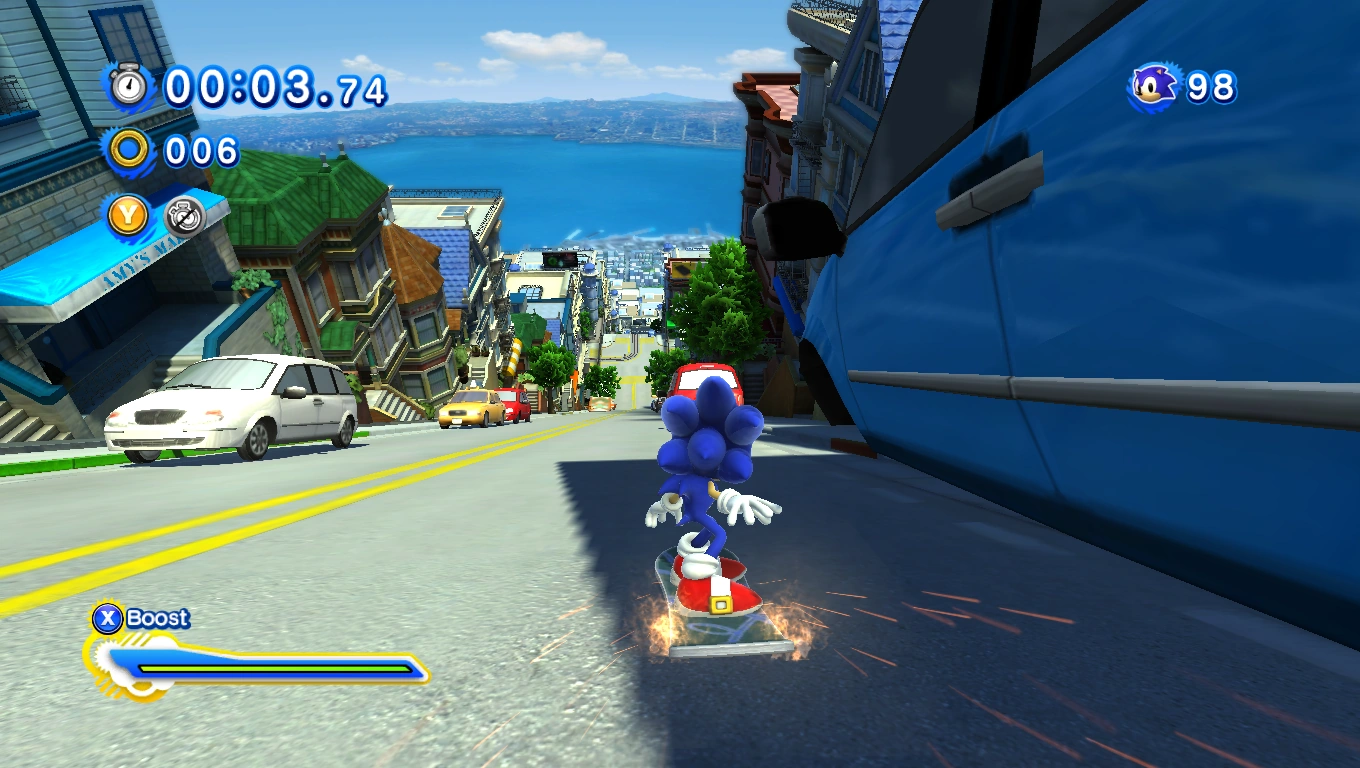
Task: Click the blue timer stopwatch icon
Action: point(129,86)
